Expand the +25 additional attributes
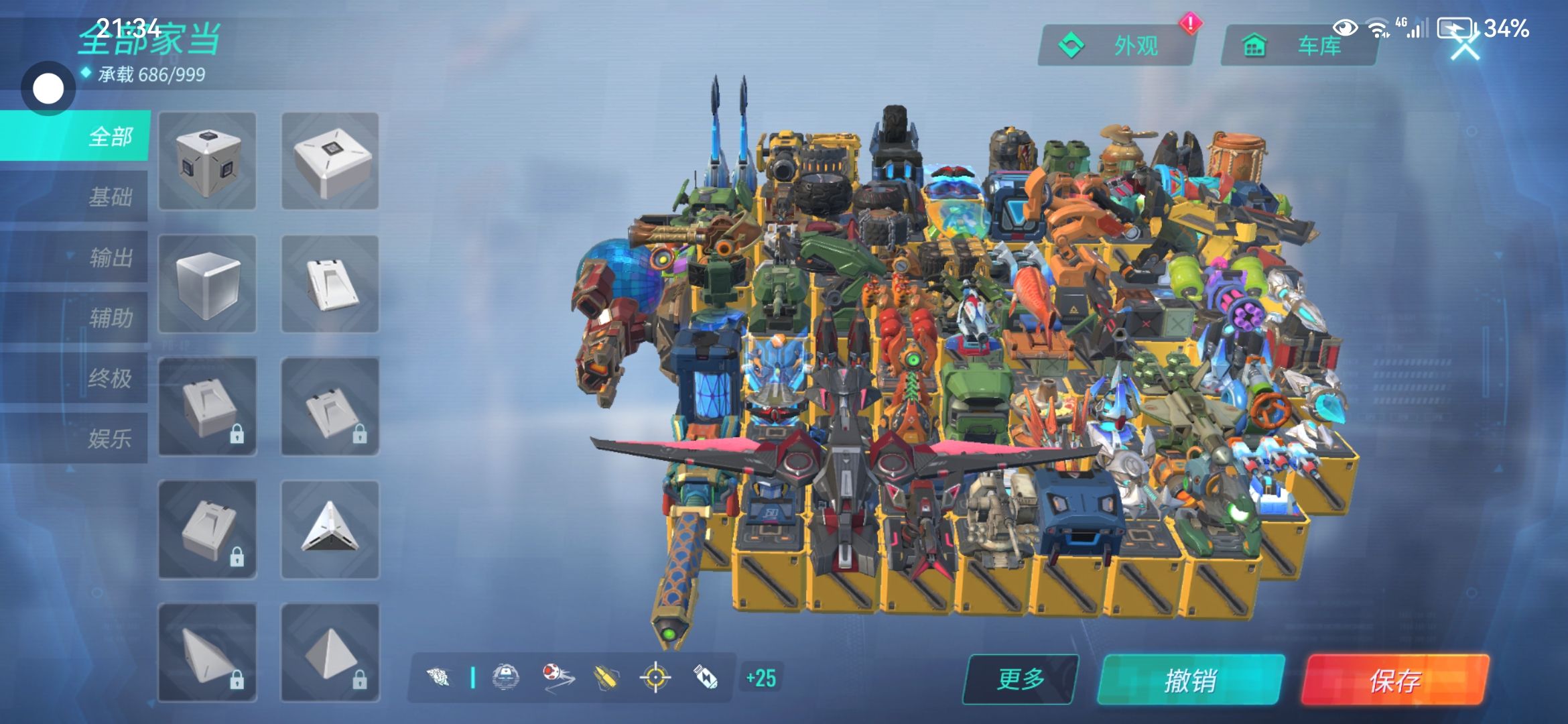1568x724 pixels. tap(761, 678)
